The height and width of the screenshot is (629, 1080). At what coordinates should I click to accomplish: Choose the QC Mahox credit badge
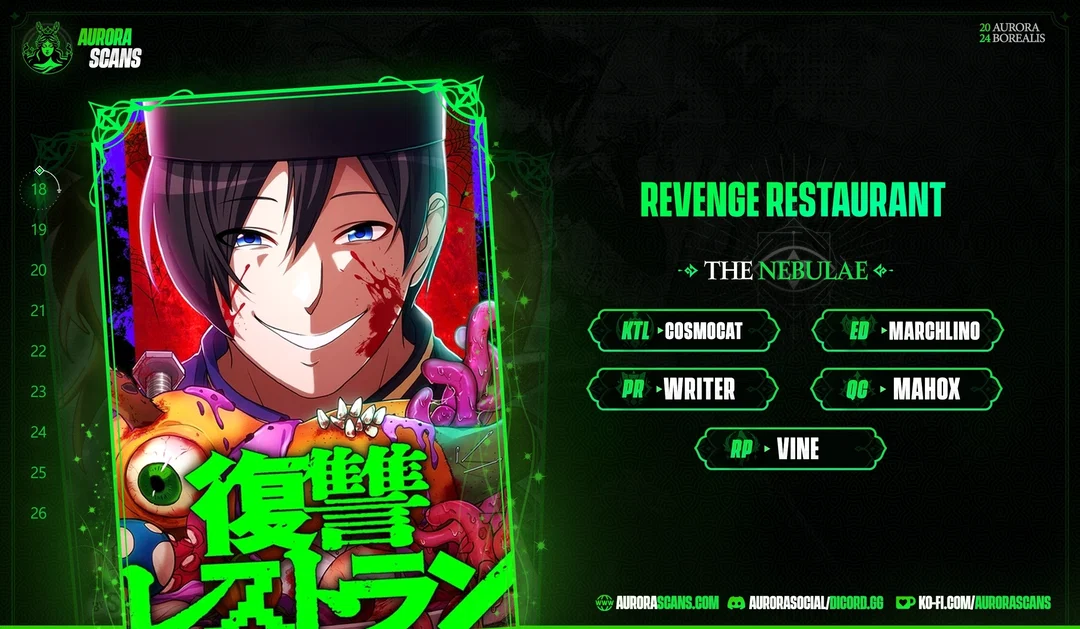[x=907, y=389]
